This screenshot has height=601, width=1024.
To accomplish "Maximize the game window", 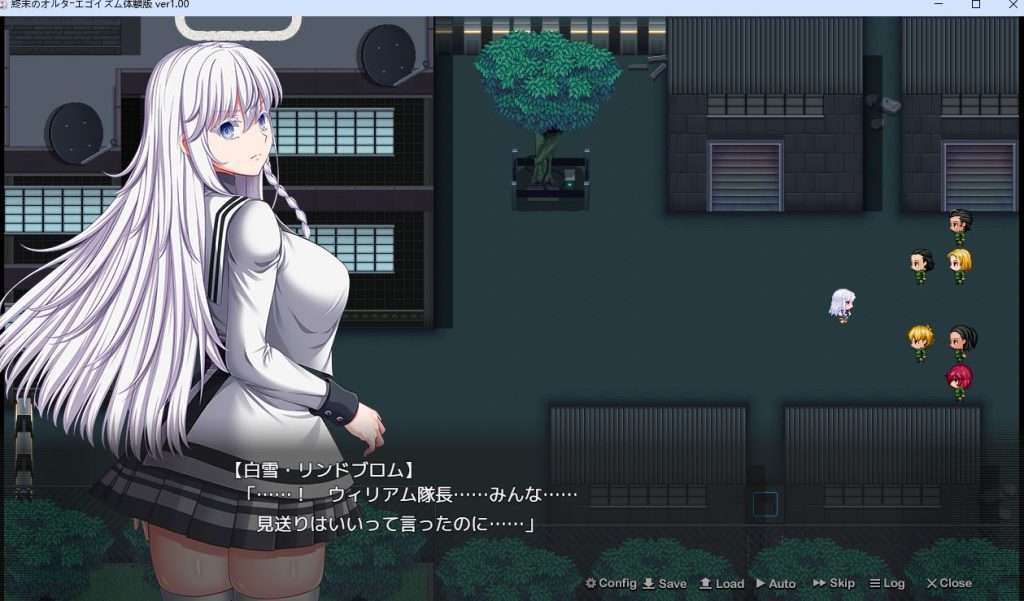I will [x=976, y=5].
